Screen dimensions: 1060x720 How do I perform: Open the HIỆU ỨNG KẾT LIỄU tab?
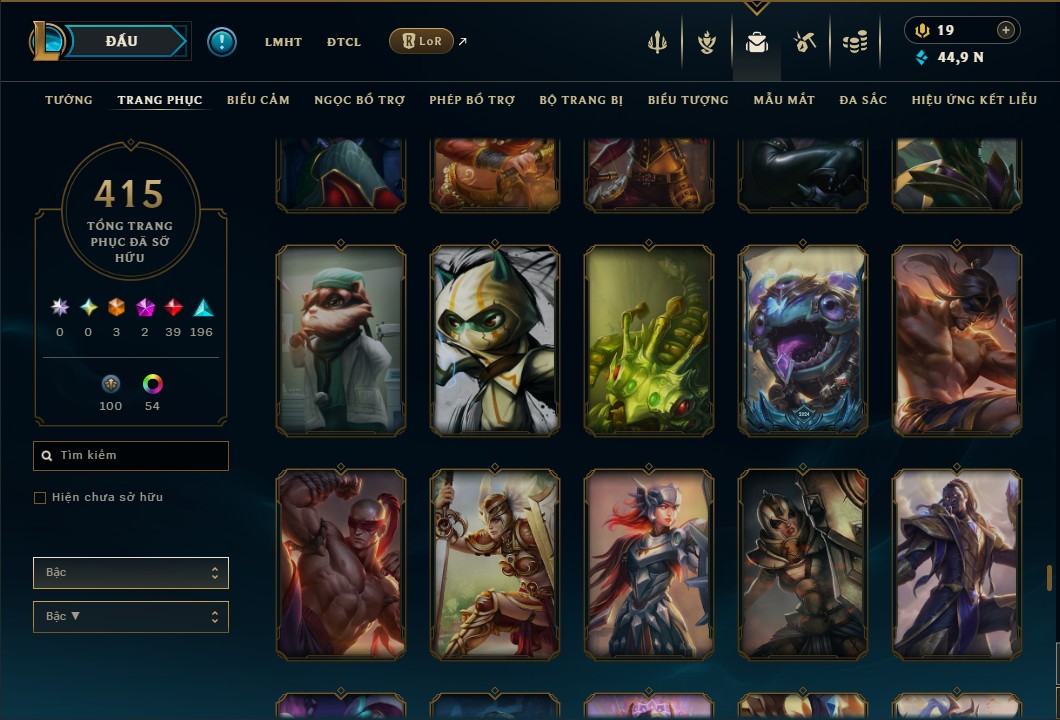pos(974,100)
